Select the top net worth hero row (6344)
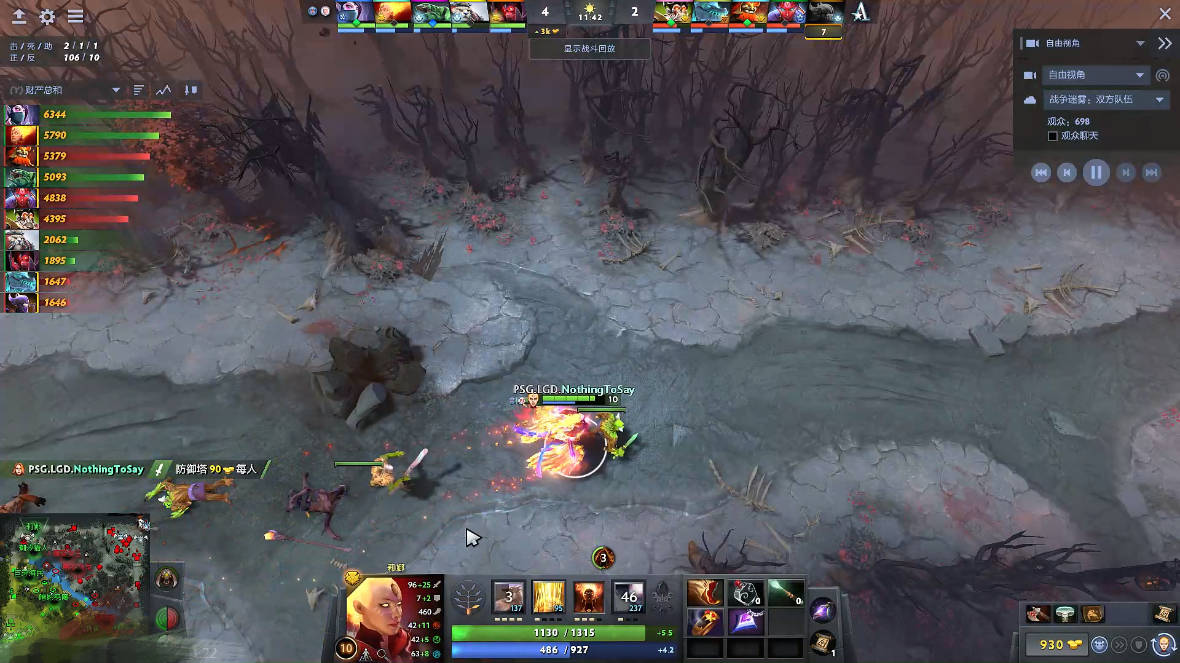This screenshot has width=1180, height=663. click(88, 115)
